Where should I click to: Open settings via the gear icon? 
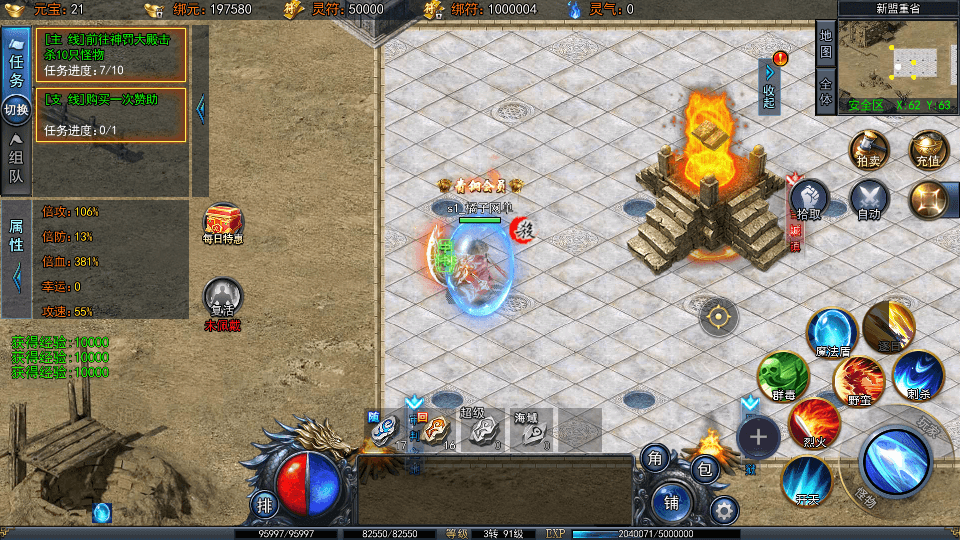coord(725,510)
